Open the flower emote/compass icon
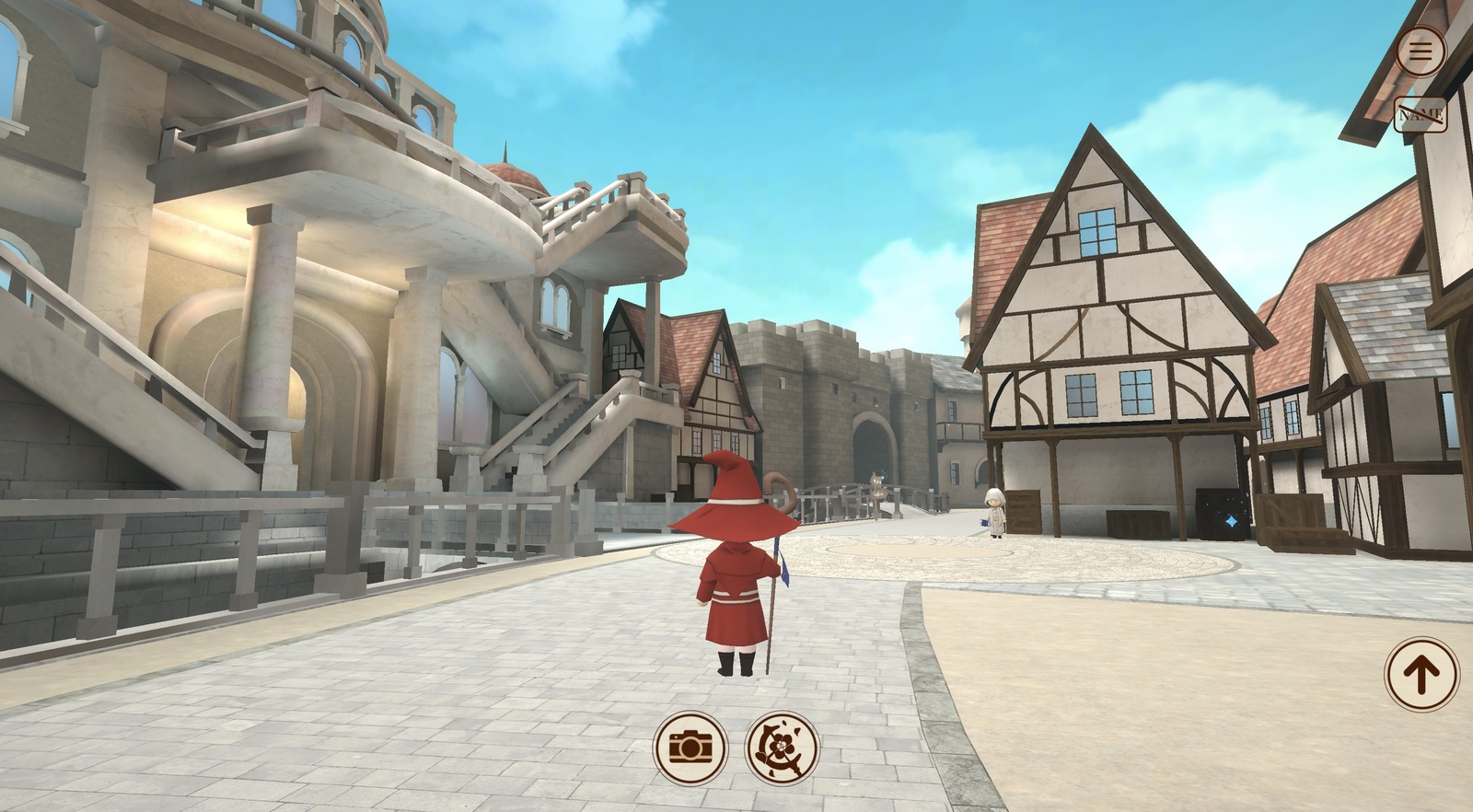 point(778,748)
